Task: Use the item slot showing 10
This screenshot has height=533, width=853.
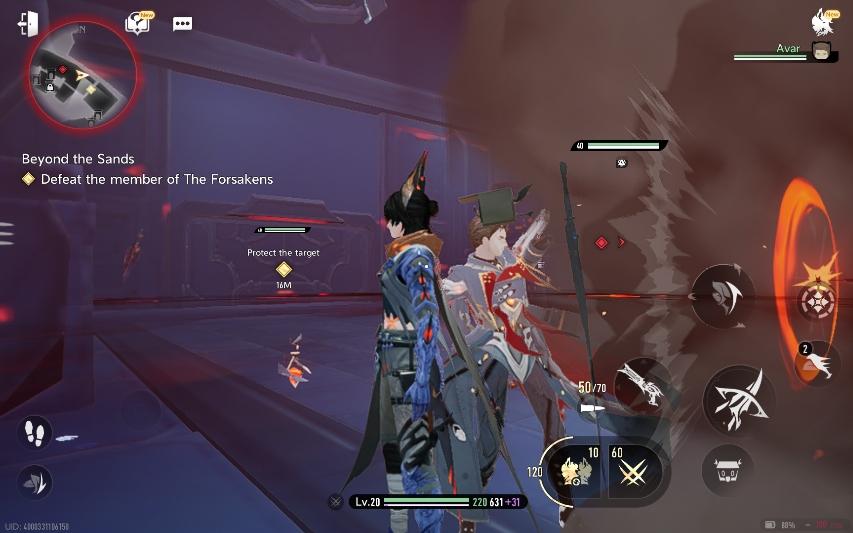Action: [580, 471]
